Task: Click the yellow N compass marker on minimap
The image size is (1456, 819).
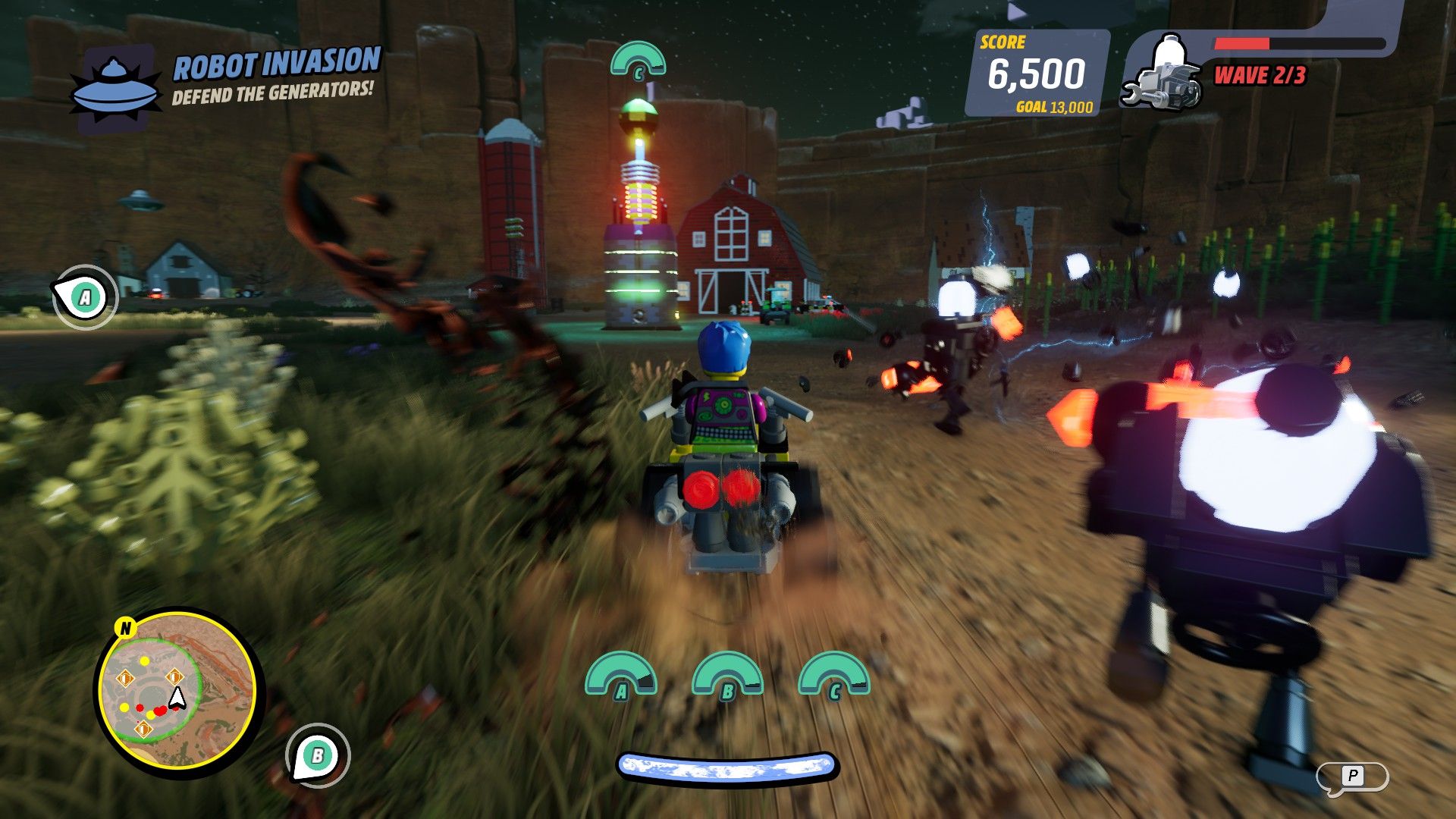Action: coord(126,628)
